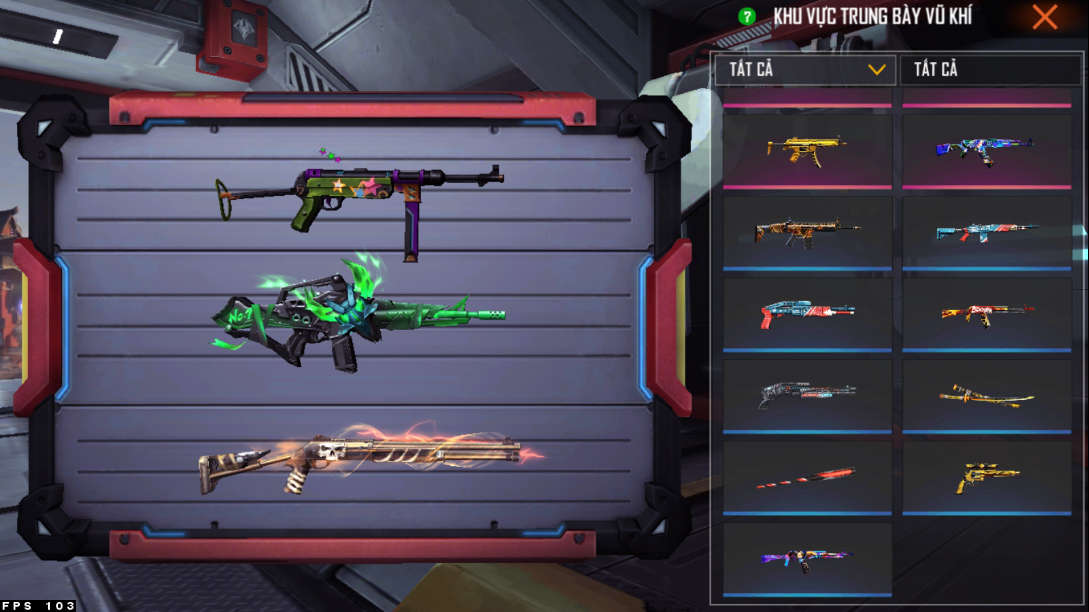
Task: Select the light blue and red rifle skin
Action: [986, 231]
